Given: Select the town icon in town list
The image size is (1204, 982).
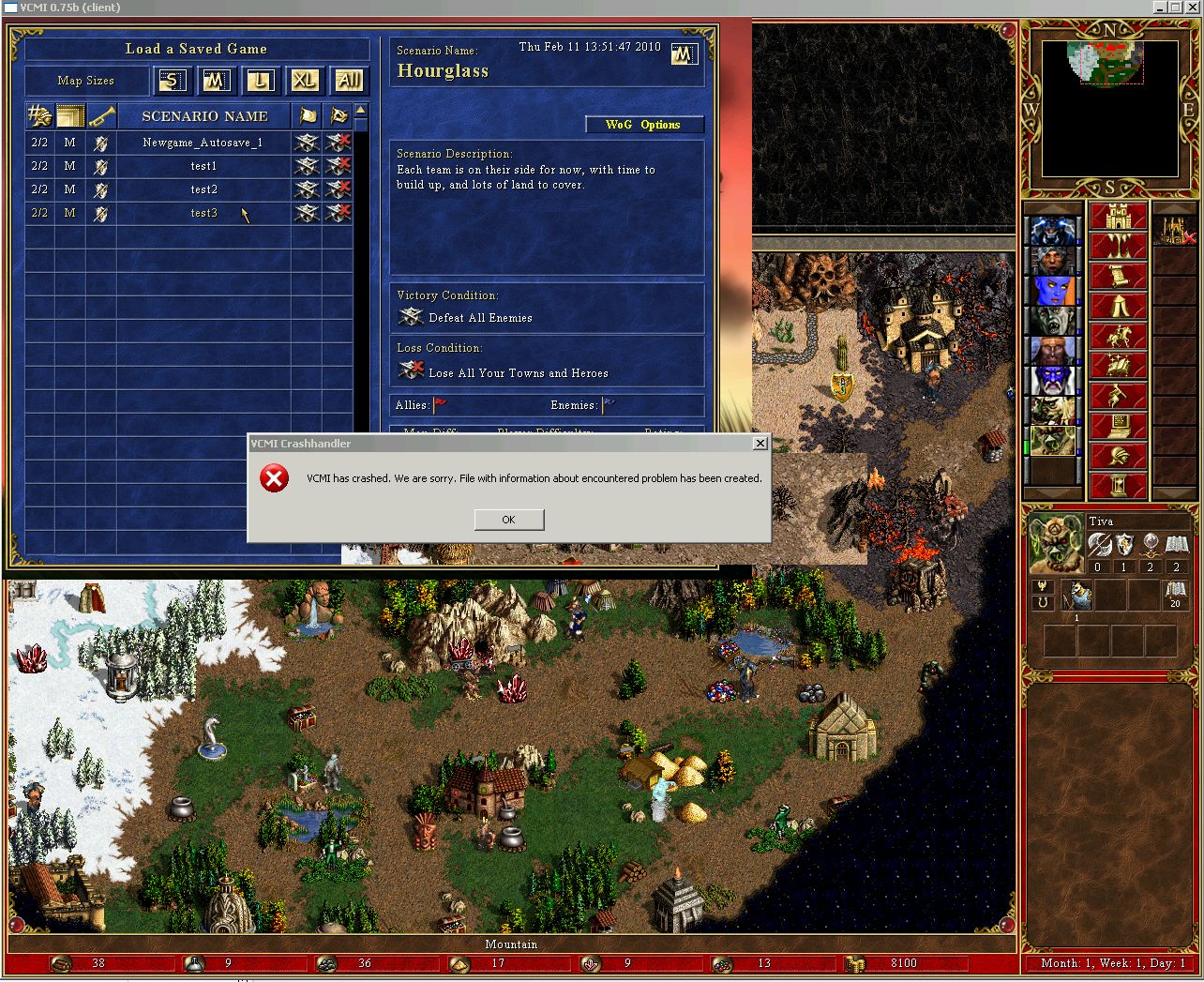Looking at the screenshot, I should click(1173, 230).
